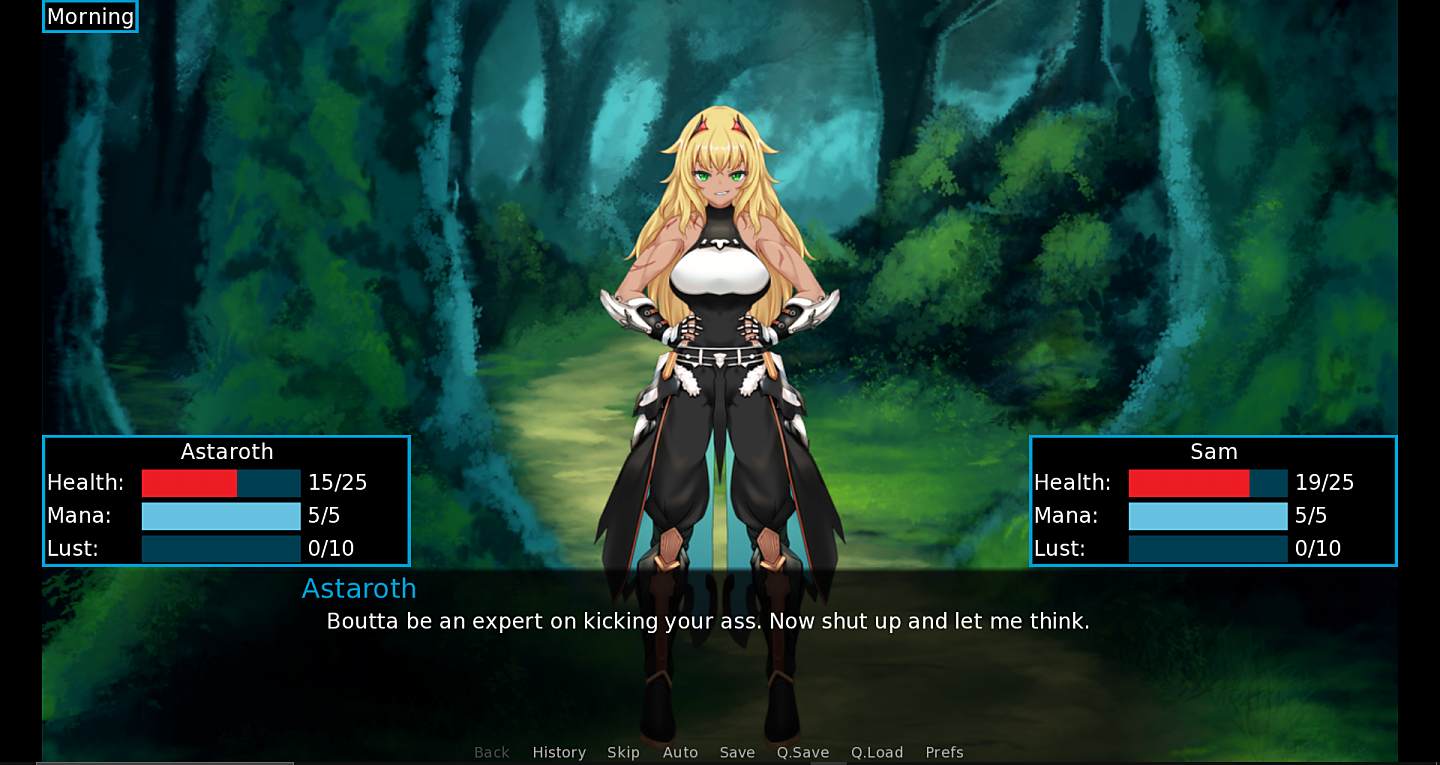1440x765 pixels.
Task: Open the History log
Action: (x=559, y=752)
